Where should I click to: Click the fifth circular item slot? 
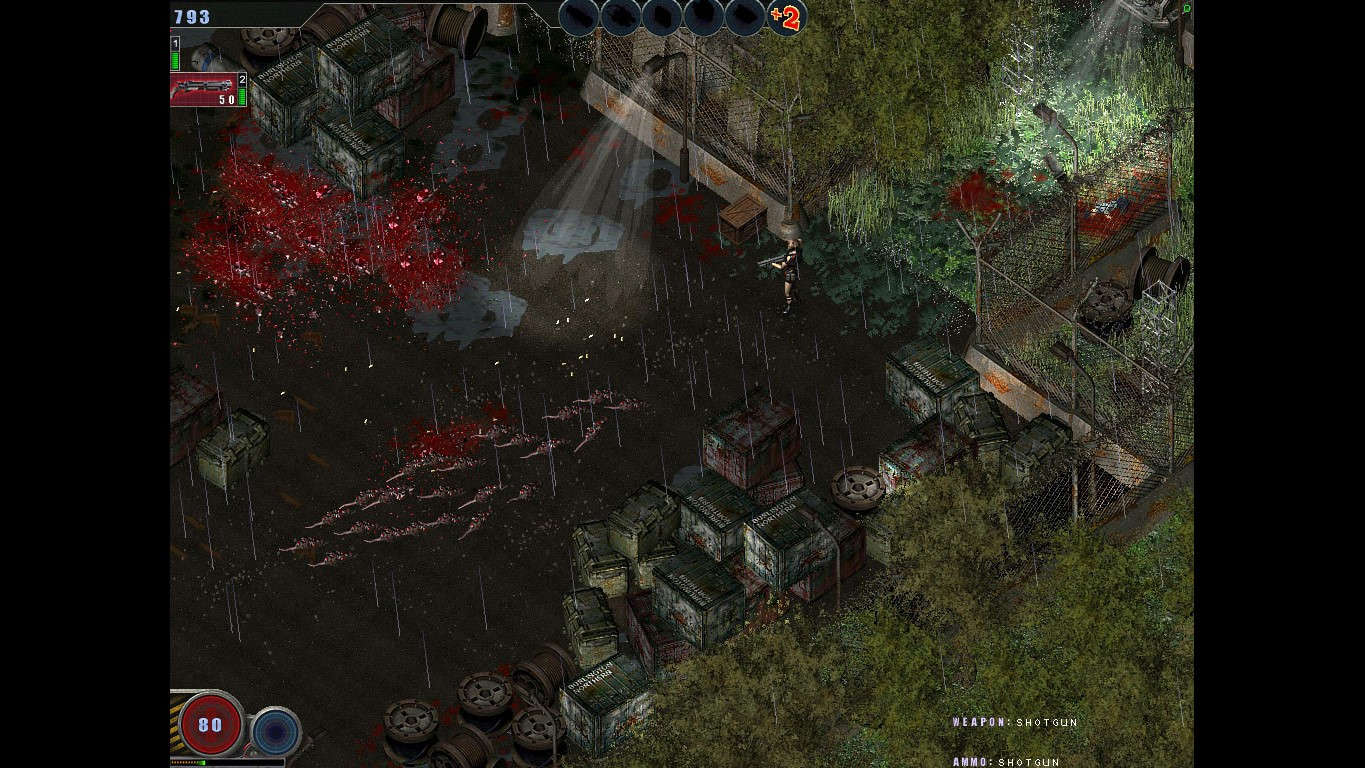[744, 17]
